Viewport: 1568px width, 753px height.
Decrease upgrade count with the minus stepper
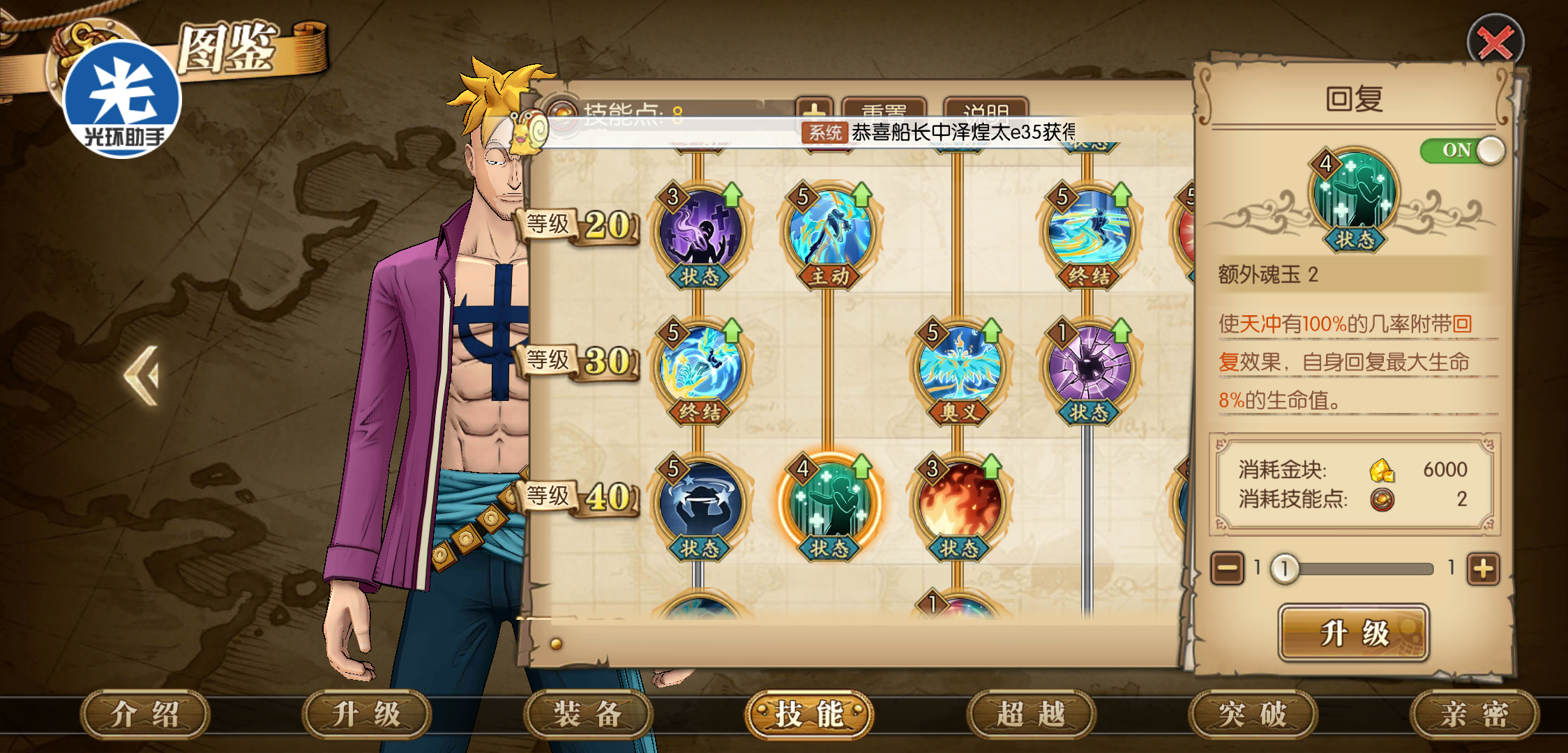coord(1227,569)
